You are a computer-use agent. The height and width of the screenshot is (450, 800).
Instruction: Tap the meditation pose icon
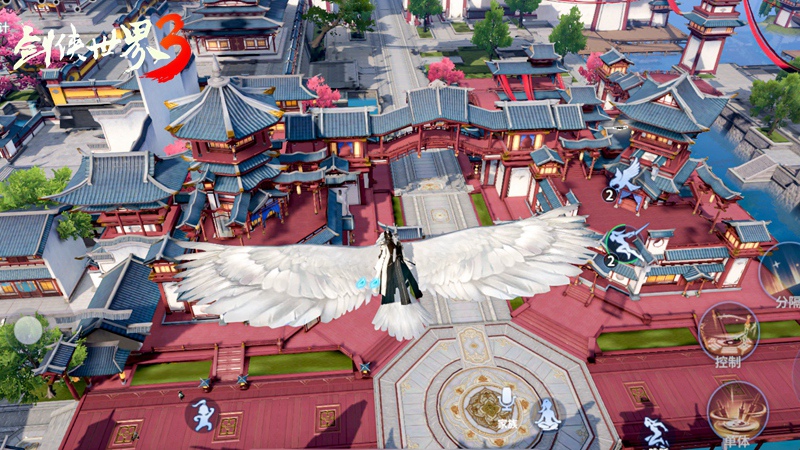point(547,414)
